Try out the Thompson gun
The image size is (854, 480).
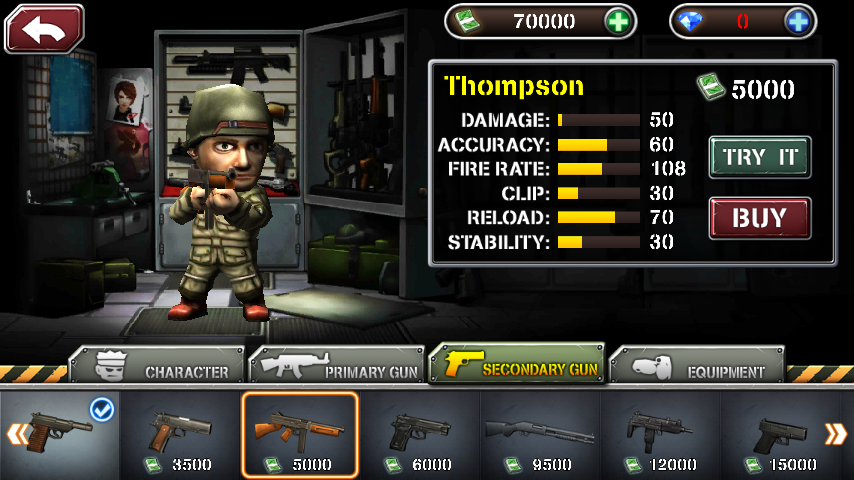[x=759, y=157]
